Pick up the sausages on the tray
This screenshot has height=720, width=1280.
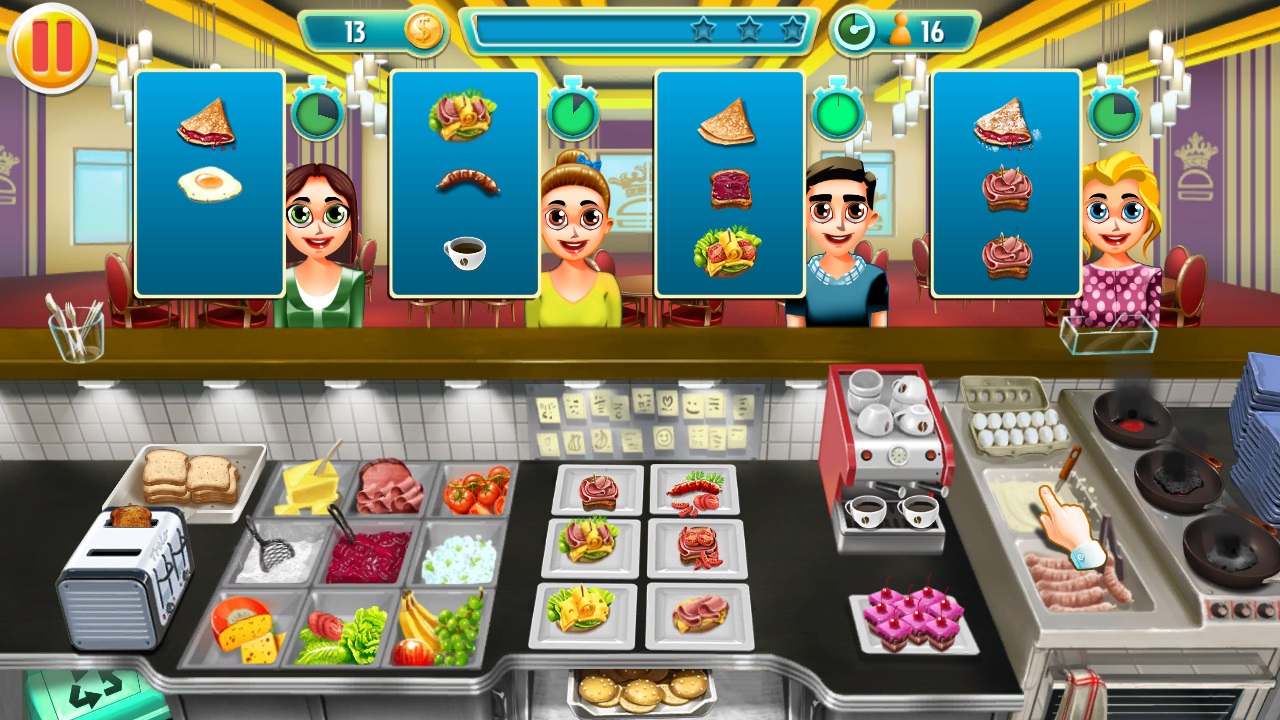tap(1075, 585)
